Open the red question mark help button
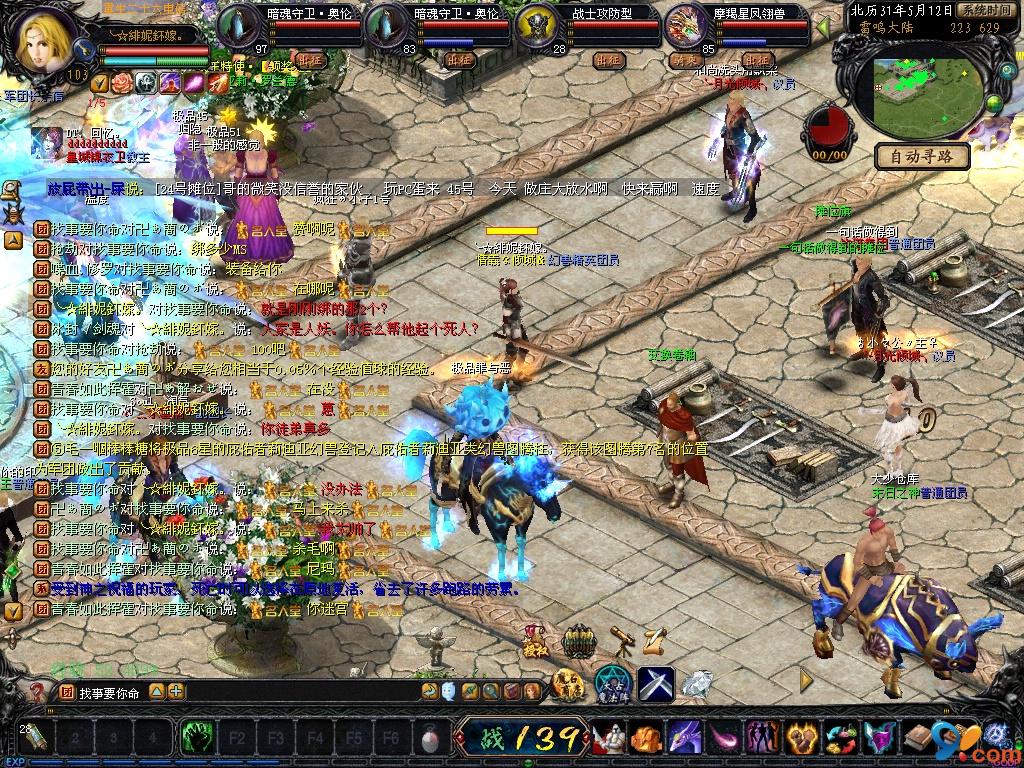The width and height of the screenshot is (1024, 768). [37, 691]
